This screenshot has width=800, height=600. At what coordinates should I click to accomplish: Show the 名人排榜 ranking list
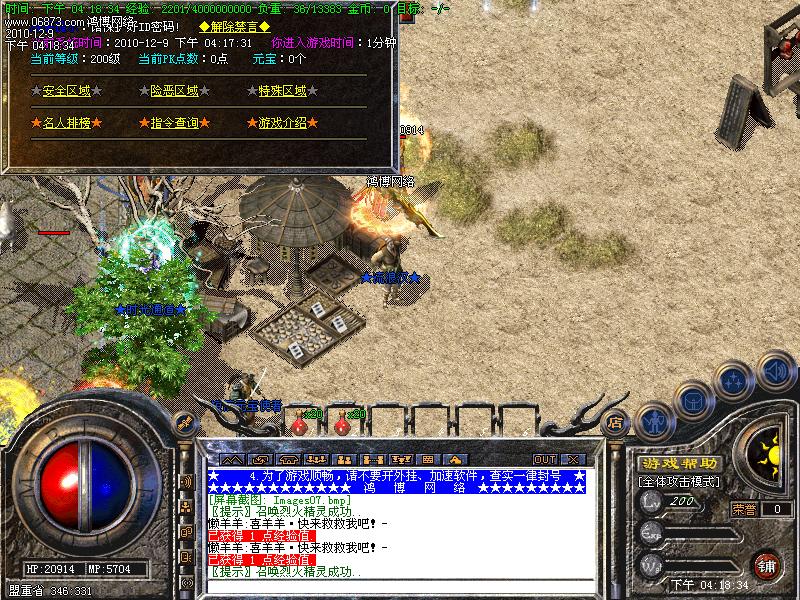pos(65,123)
